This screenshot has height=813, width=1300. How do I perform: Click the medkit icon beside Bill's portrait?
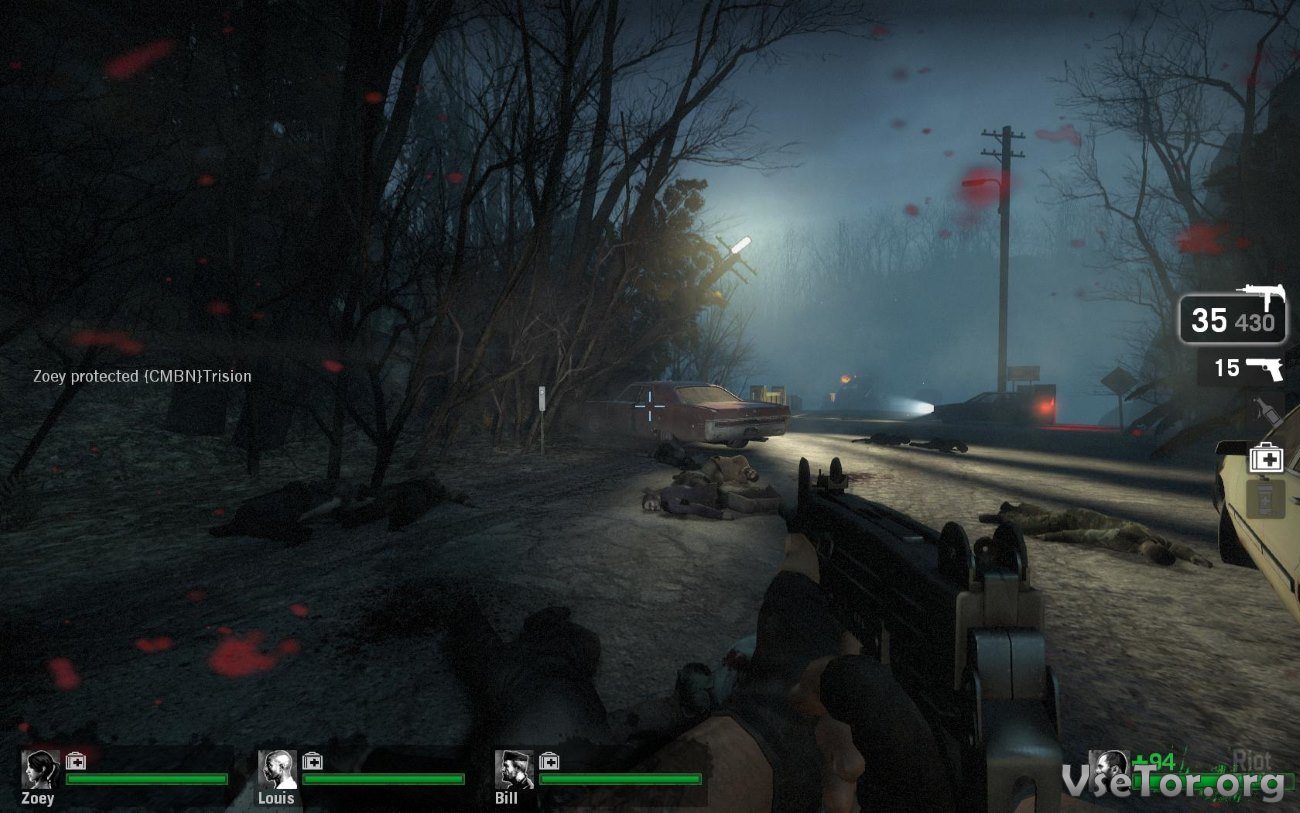tap(549, 762)
